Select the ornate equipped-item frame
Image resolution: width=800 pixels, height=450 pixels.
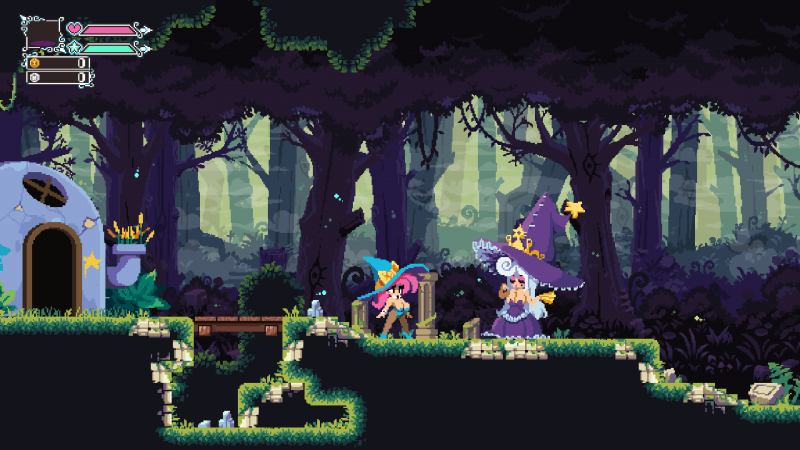click(42, 35)
